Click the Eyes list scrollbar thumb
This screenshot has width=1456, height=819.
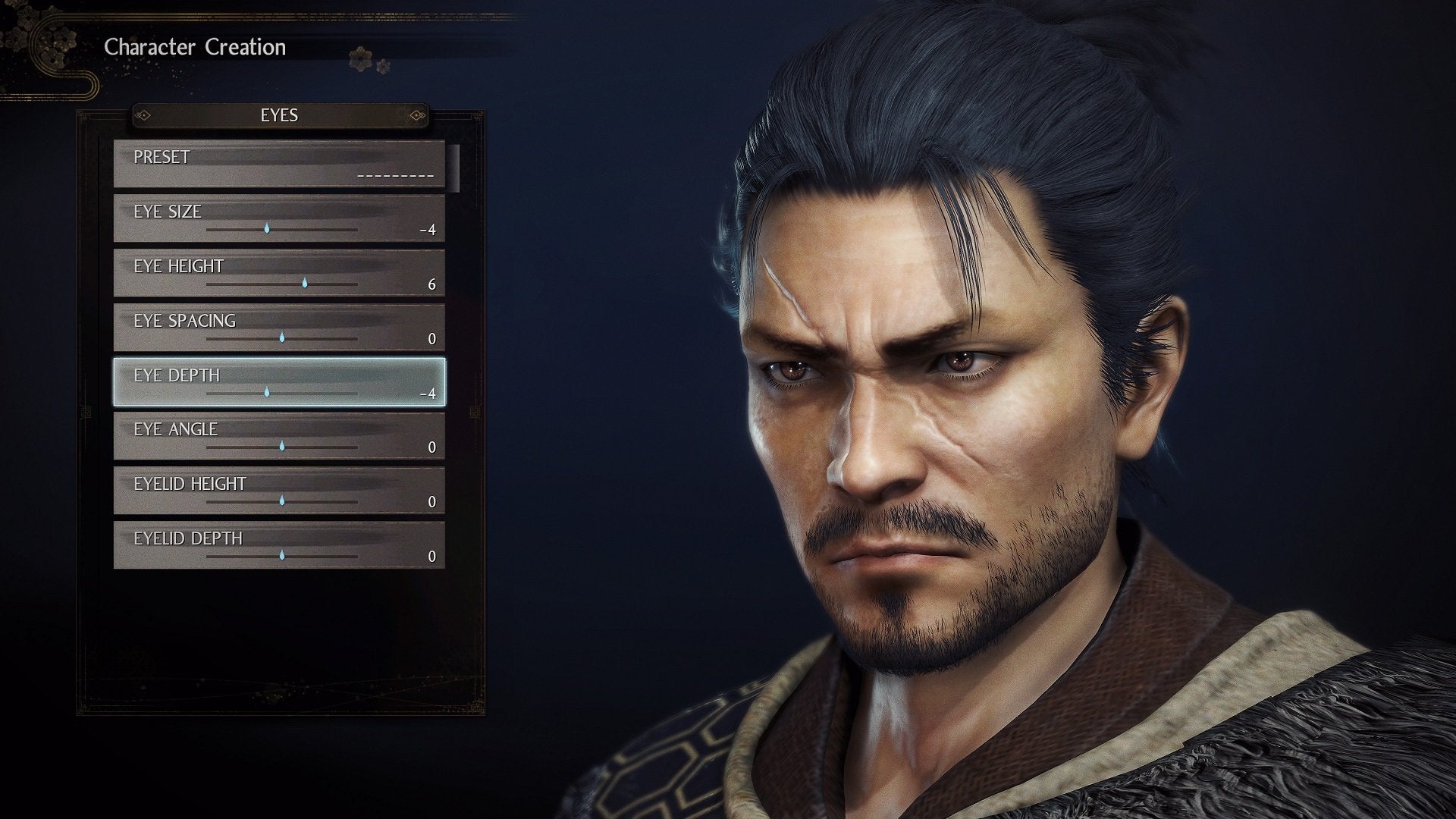point(454,168)
